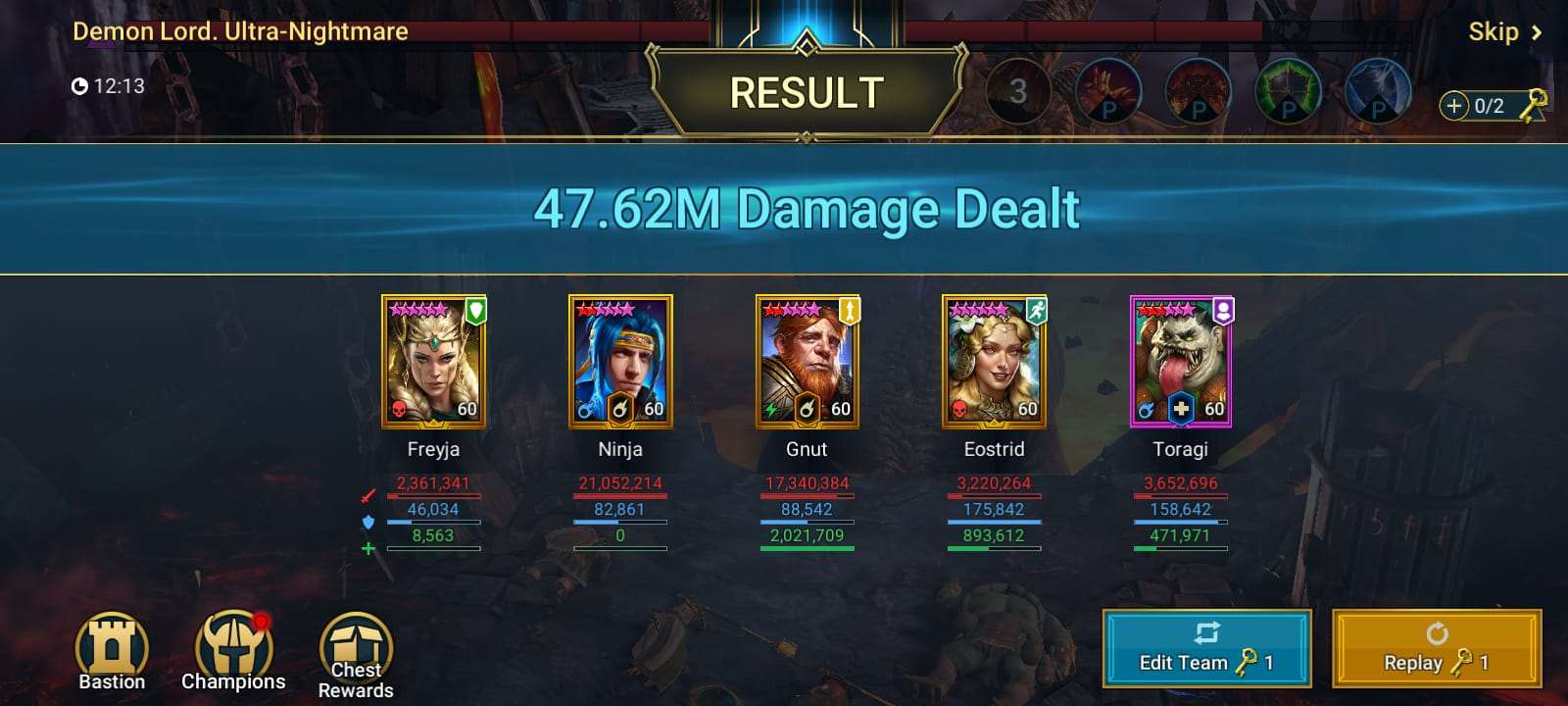Toggle Eostrid's green speed role badge
The image size is (1568, 706).
coord(1036,310)
